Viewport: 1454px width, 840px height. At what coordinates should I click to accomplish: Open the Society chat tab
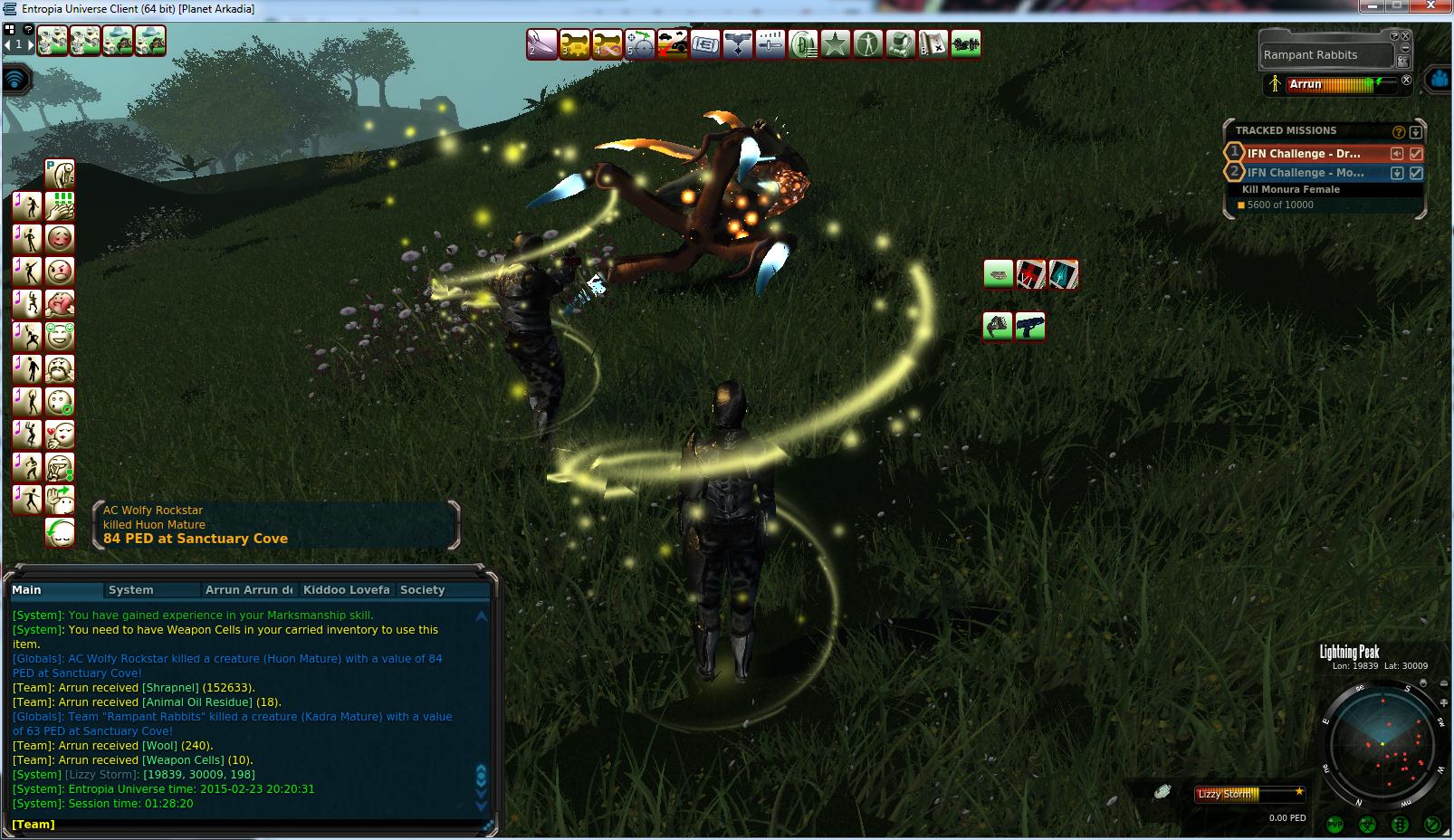[x=423, y=590]
